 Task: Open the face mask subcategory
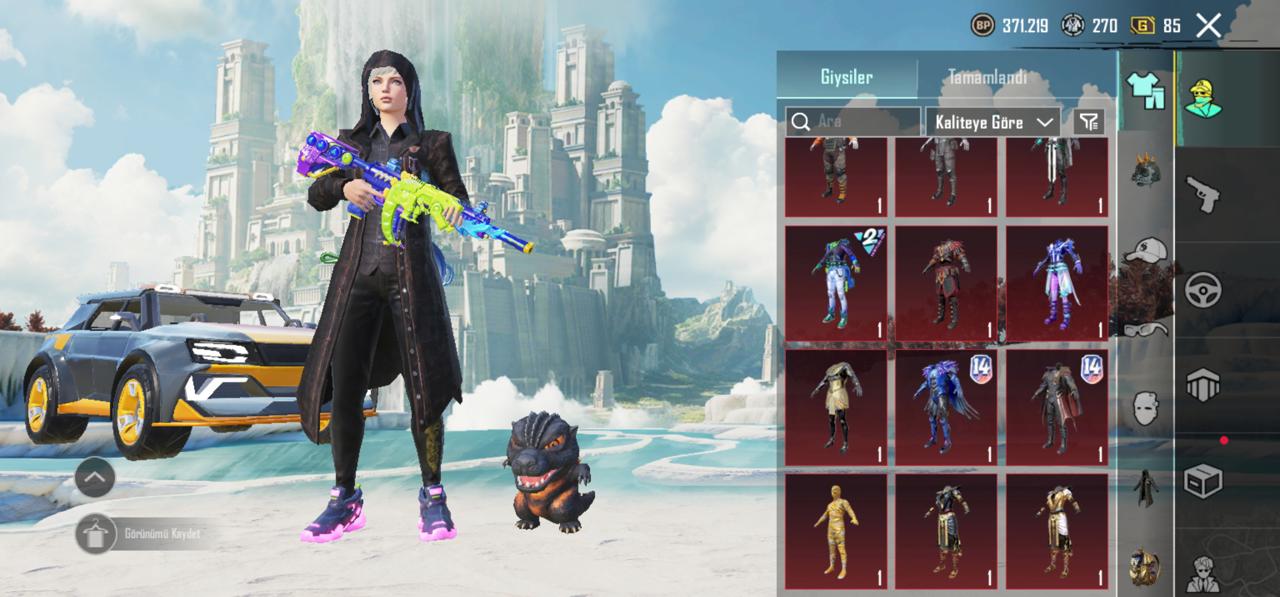1146,408
